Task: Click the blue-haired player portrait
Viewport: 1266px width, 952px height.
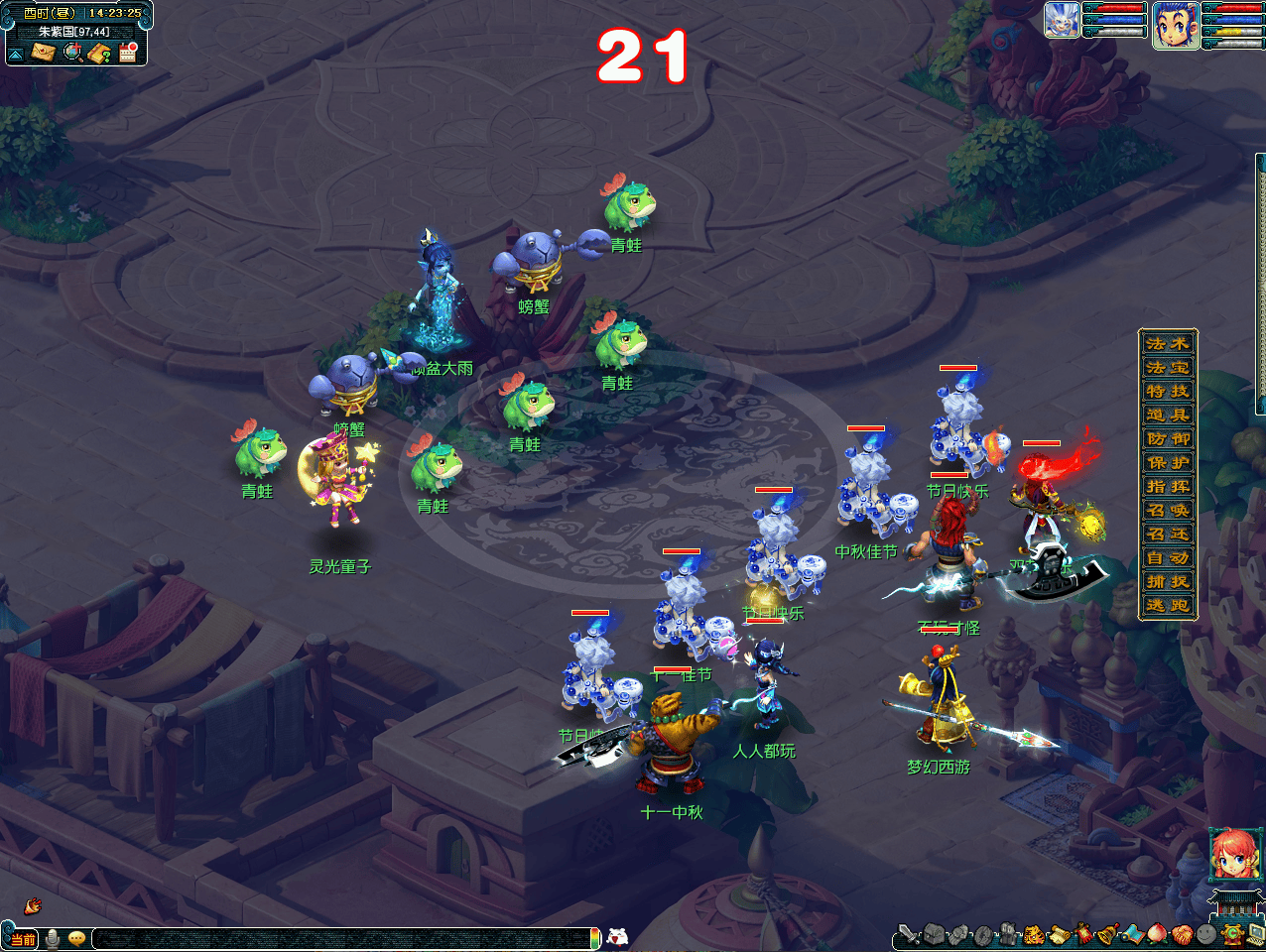Action: click(x=1175, y=25)
